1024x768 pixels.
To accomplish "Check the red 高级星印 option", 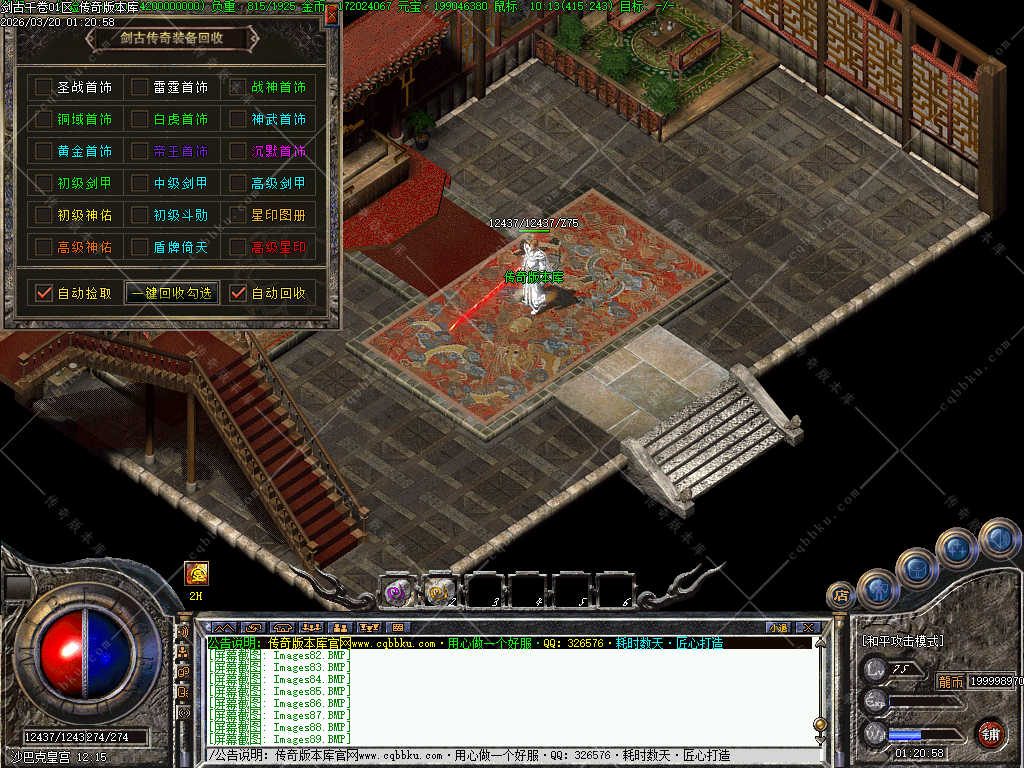I will coord(237,247).
